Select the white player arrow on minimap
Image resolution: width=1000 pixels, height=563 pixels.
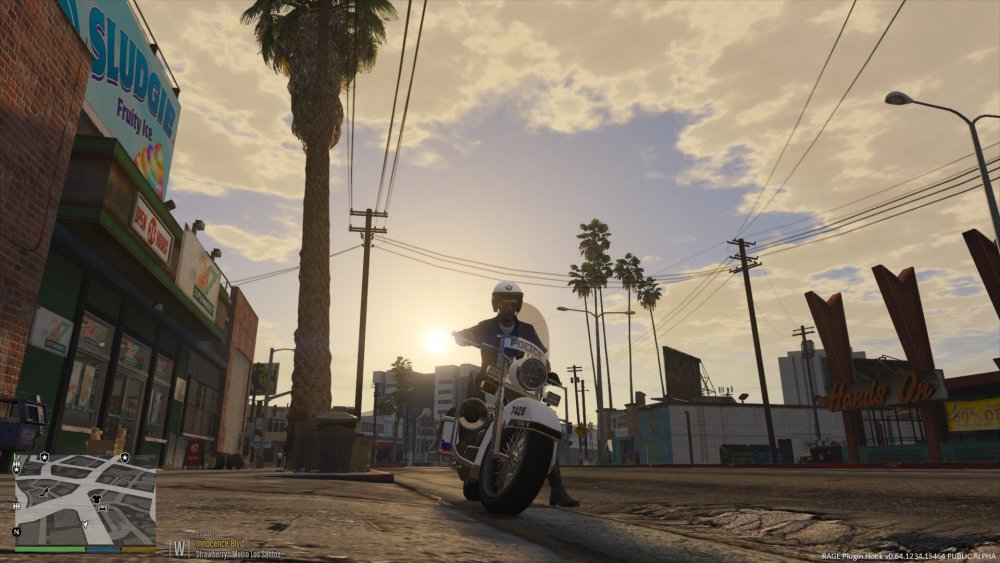click(85, 524)
